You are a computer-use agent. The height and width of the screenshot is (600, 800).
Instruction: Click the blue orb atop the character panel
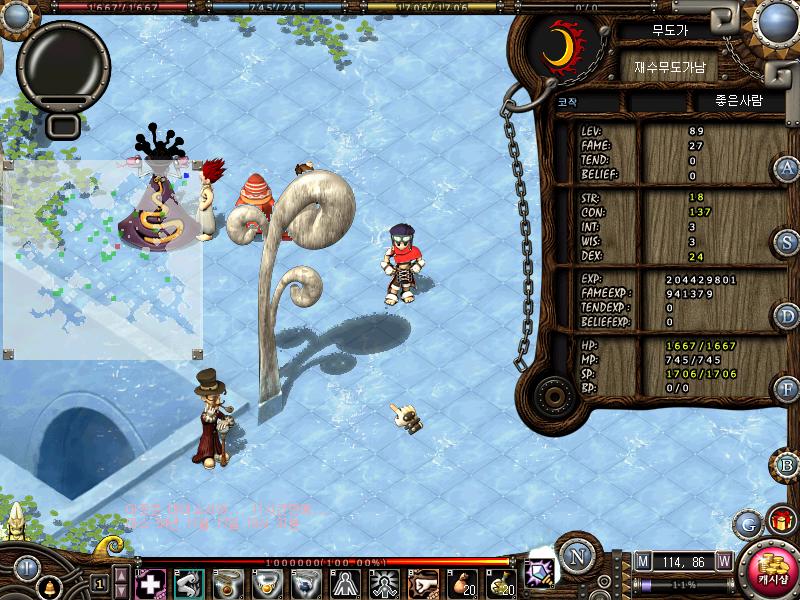[x=775, y=22]
